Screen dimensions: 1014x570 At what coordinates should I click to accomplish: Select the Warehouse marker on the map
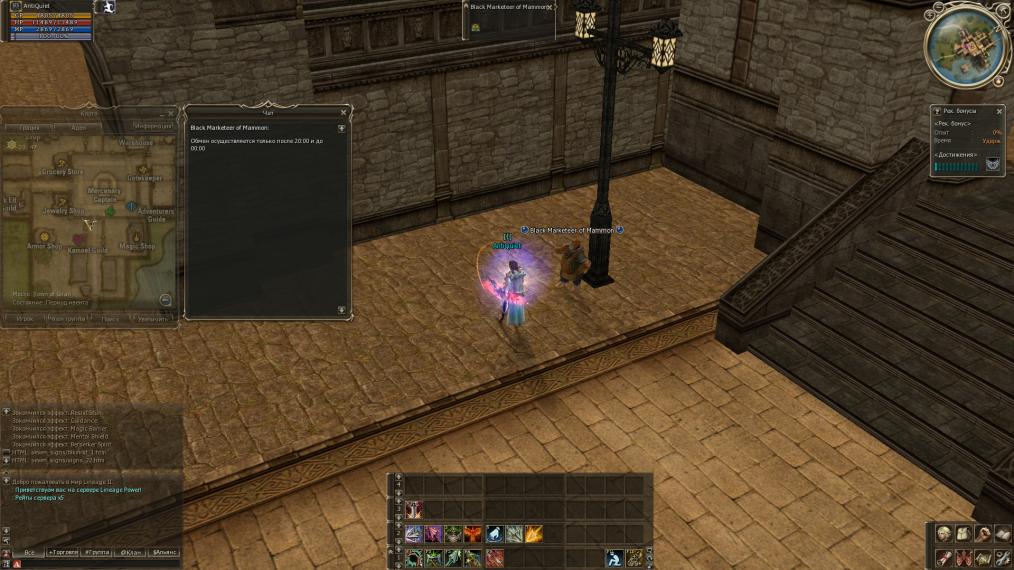(136, 143)
